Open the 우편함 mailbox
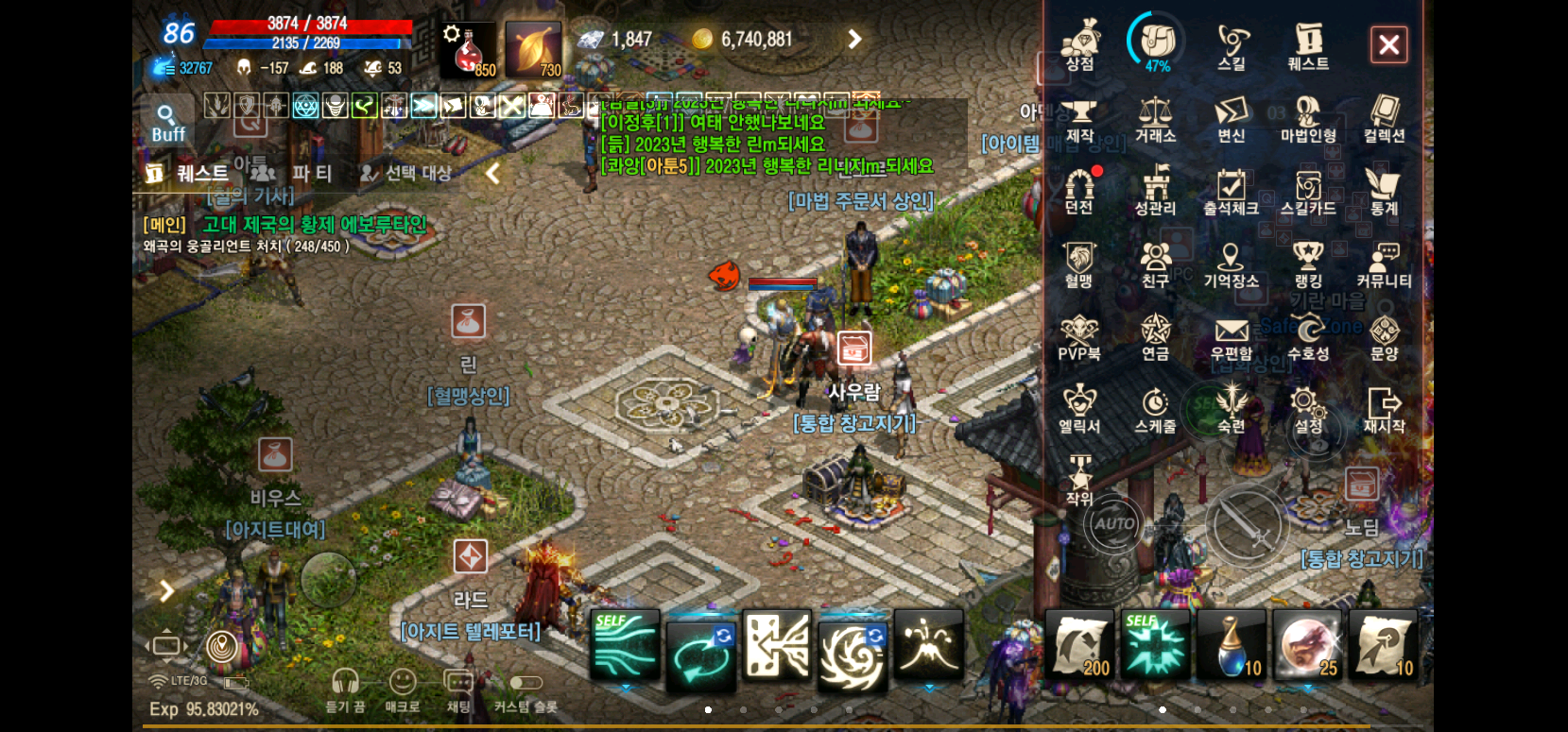 [1232, 337]
